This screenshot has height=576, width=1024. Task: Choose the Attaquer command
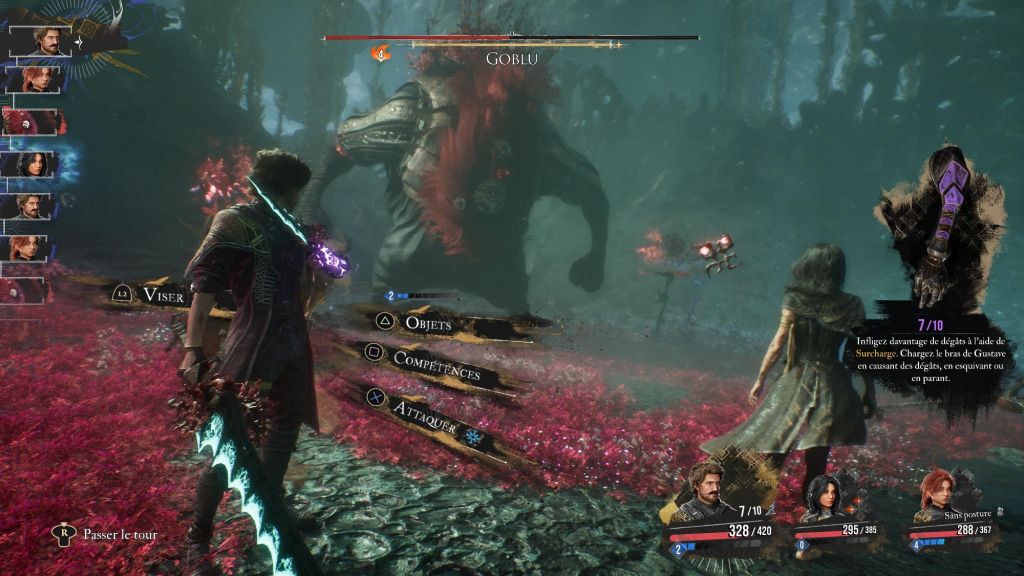coord(424,410)
